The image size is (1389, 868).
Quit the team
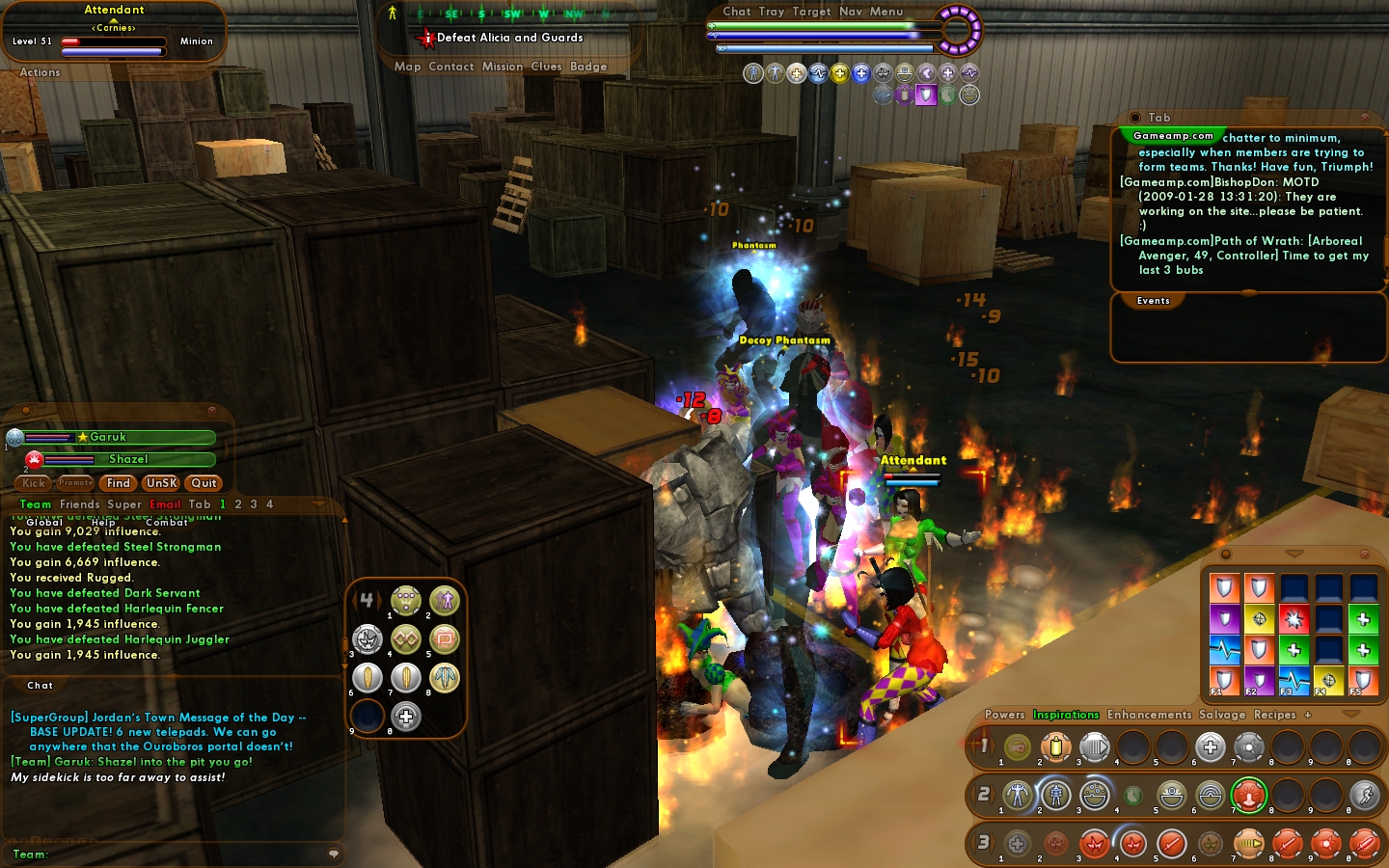(x=204, y=483)
